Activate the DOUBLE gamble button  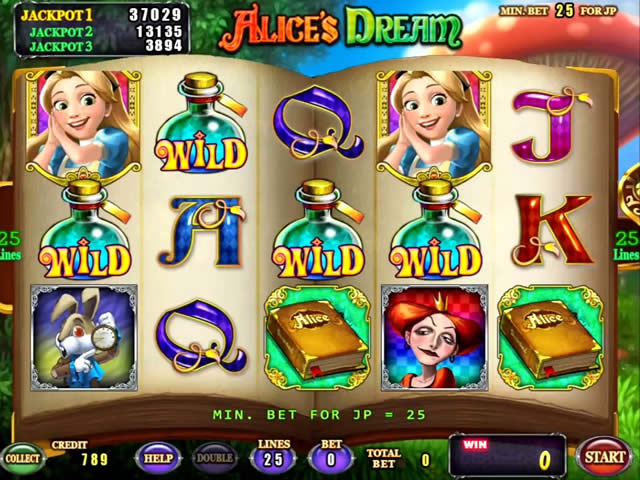tap(214, 457)
